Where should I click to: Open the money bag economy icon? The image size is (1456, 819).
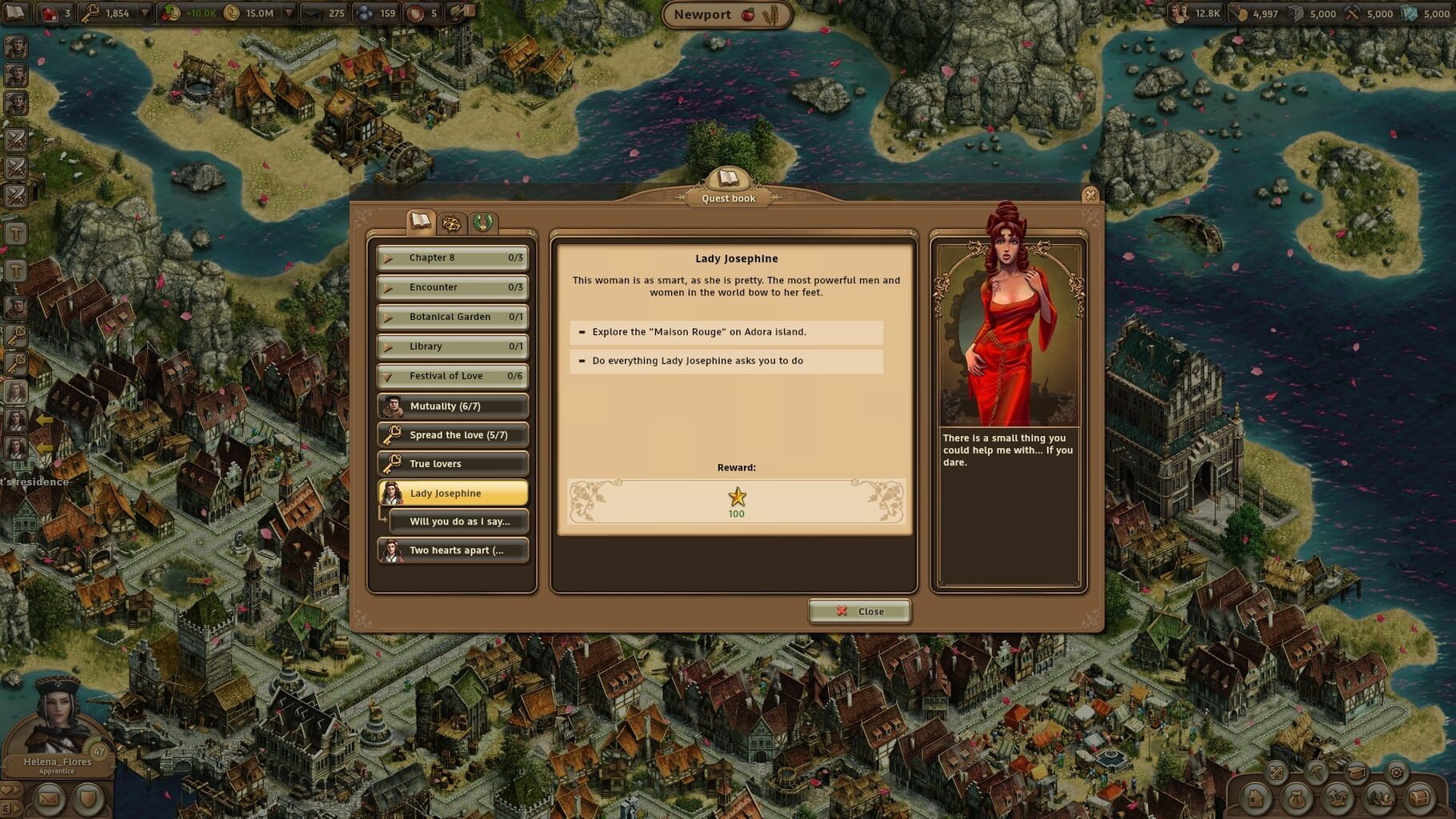click(1297, 798)
